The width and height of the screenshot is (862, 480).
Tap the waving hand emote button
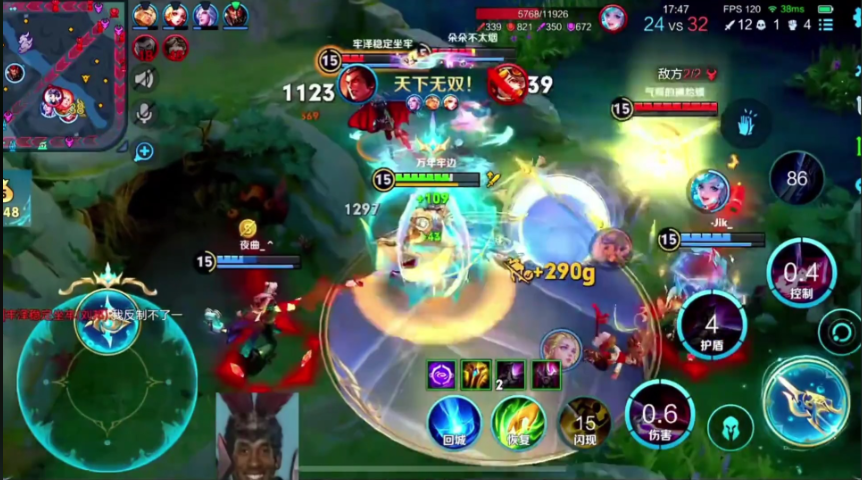click(745, 123)
